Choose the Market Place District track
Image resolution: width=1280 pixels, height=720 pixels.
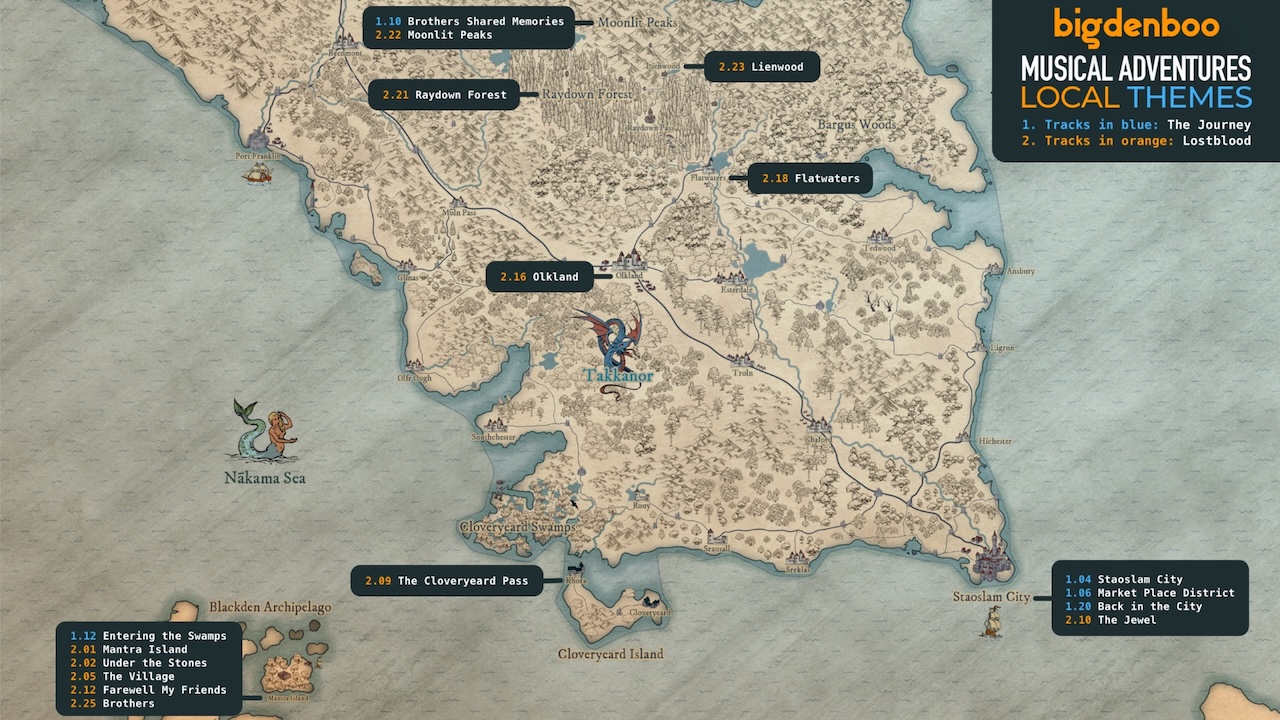tap(1150, 593)
